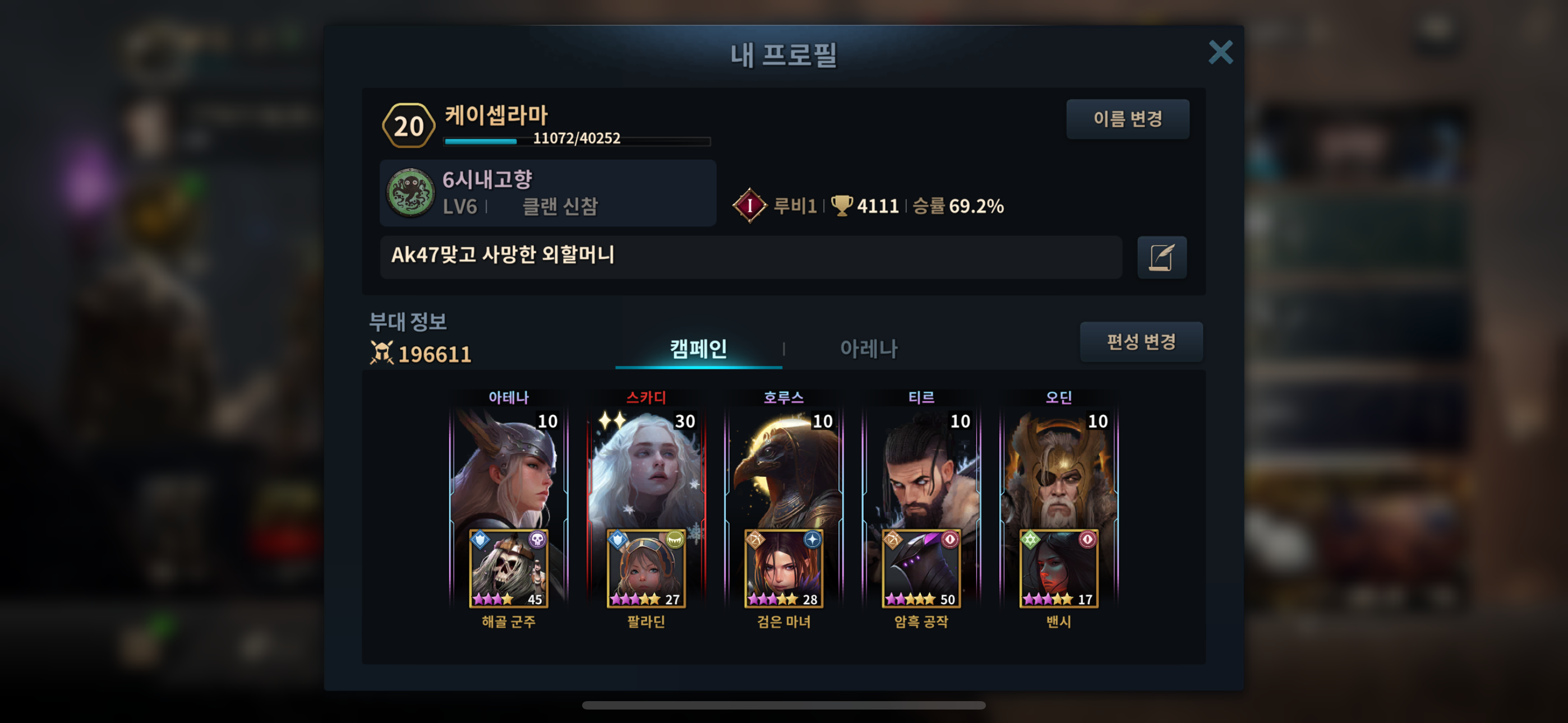
Task: Edit the profile message with quill icon
Action: click(x=1161, y=257)
